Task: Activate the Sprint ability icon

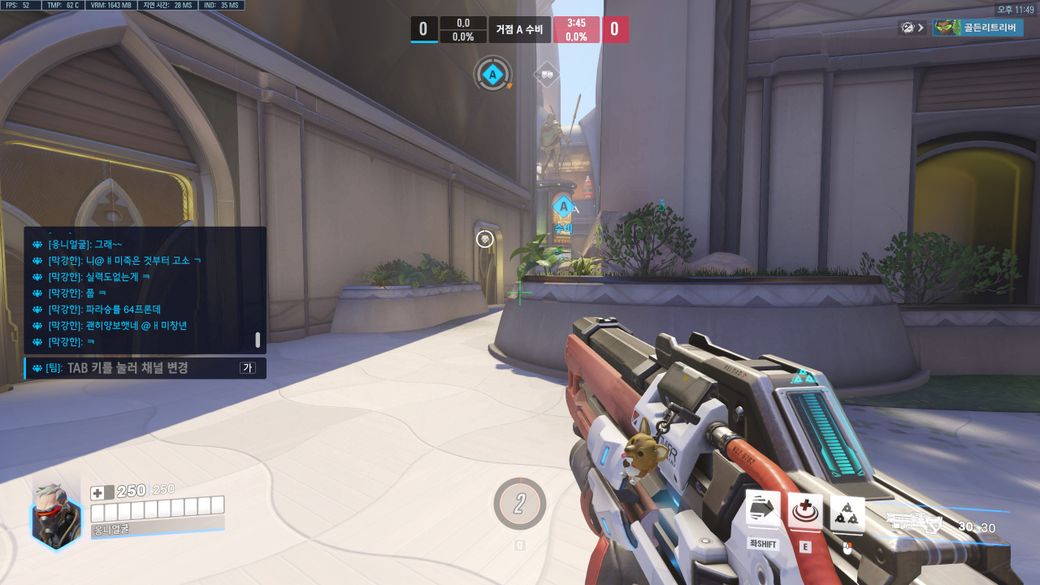Action: point(763,508)
